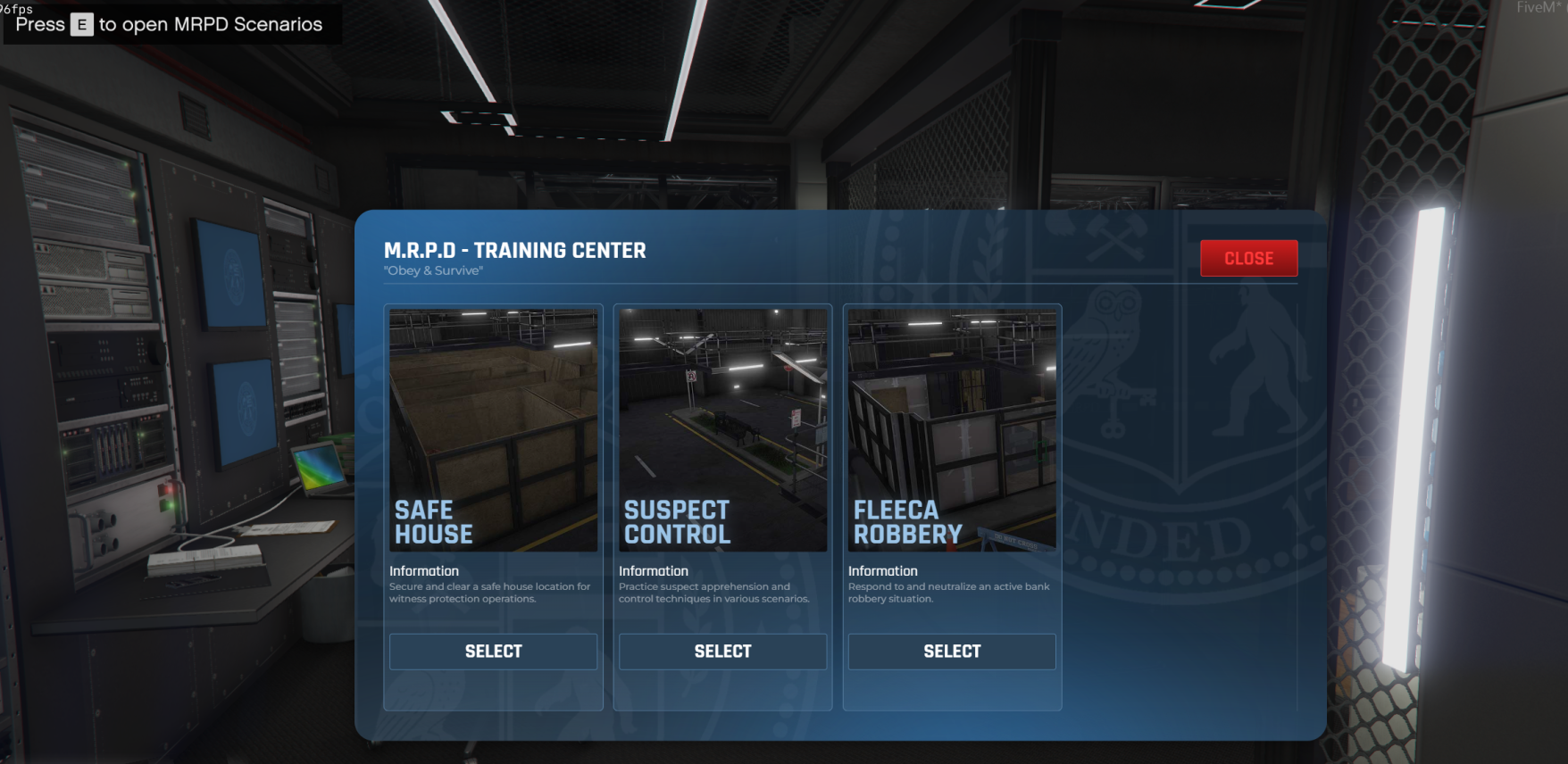Close the M.R.P.D Training Center panel
The height and width of the screenshot is (764, 1568).
(x=1248, y=258)
